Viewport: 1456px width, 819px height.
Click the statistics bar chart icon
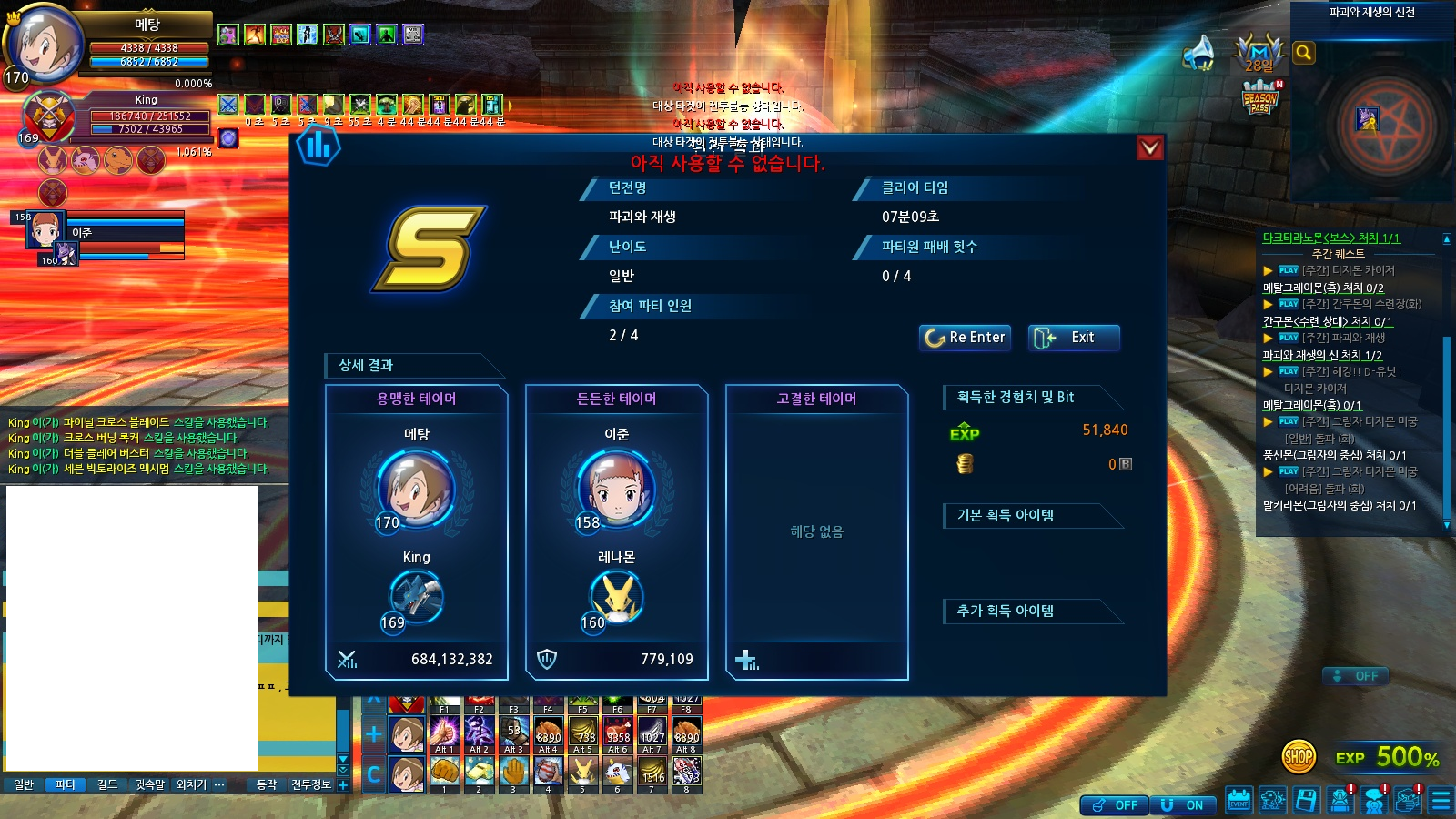(318, 146)
